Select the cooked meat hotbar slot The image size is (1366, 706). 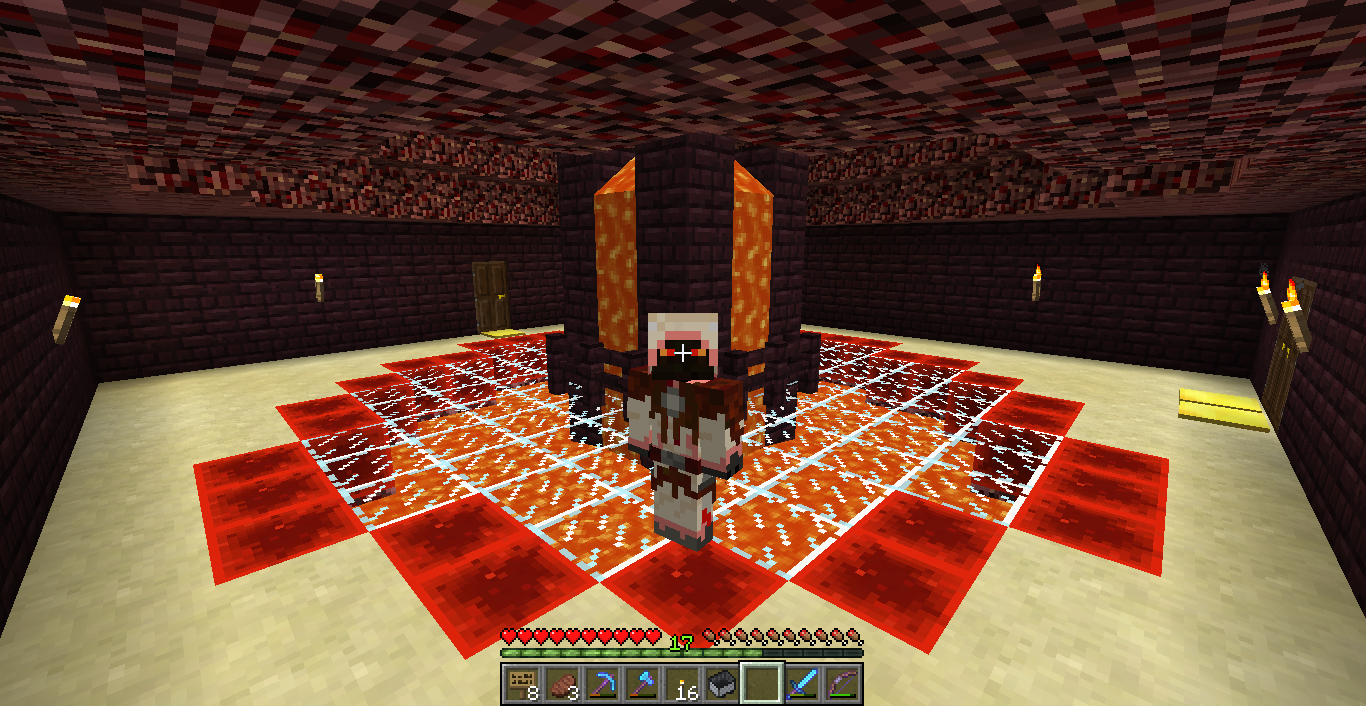pyautogui.click(x=562, y=684)
